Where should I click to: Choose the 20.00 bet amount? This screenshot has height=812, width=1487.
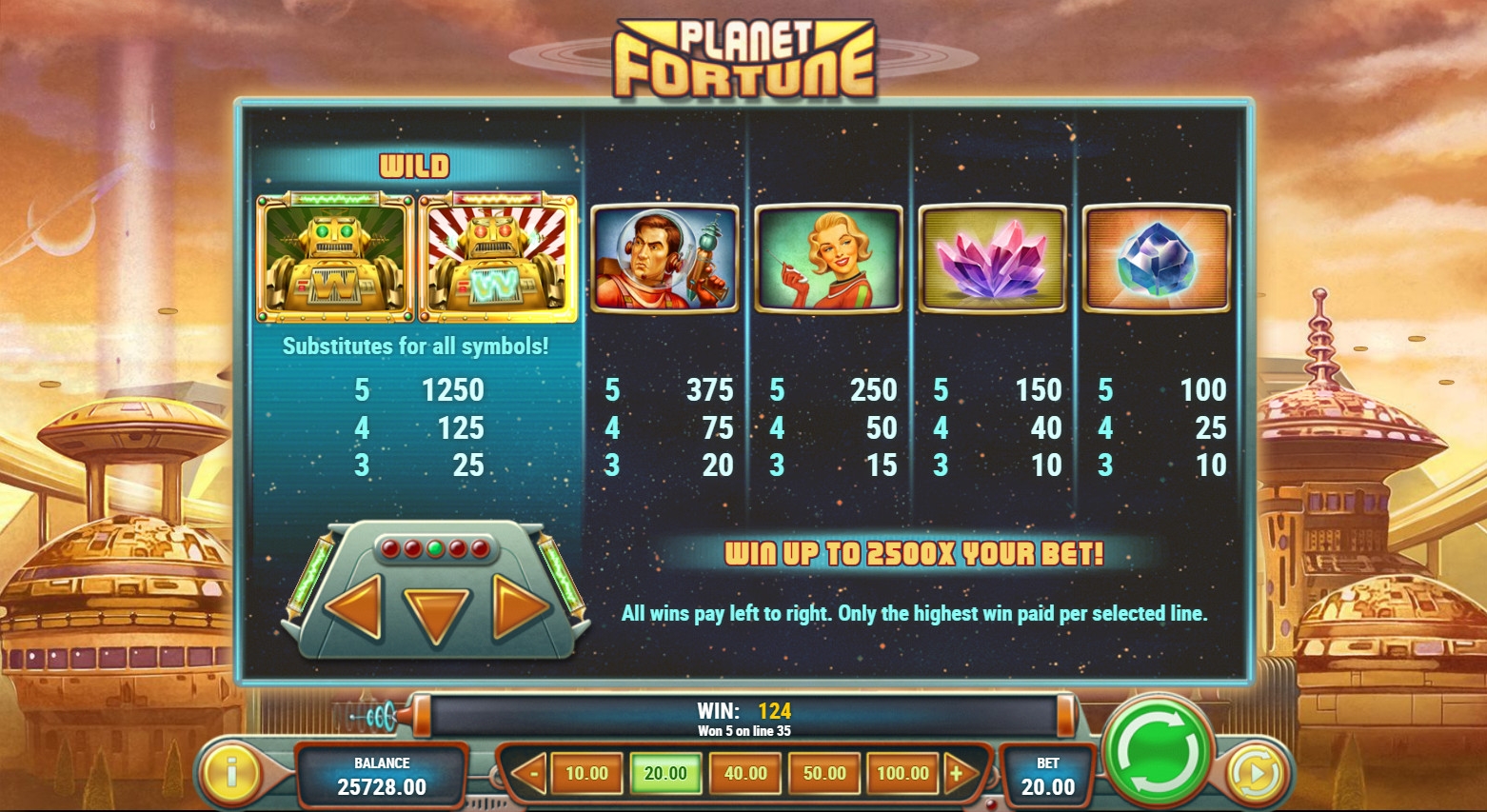tap(665, 773)
